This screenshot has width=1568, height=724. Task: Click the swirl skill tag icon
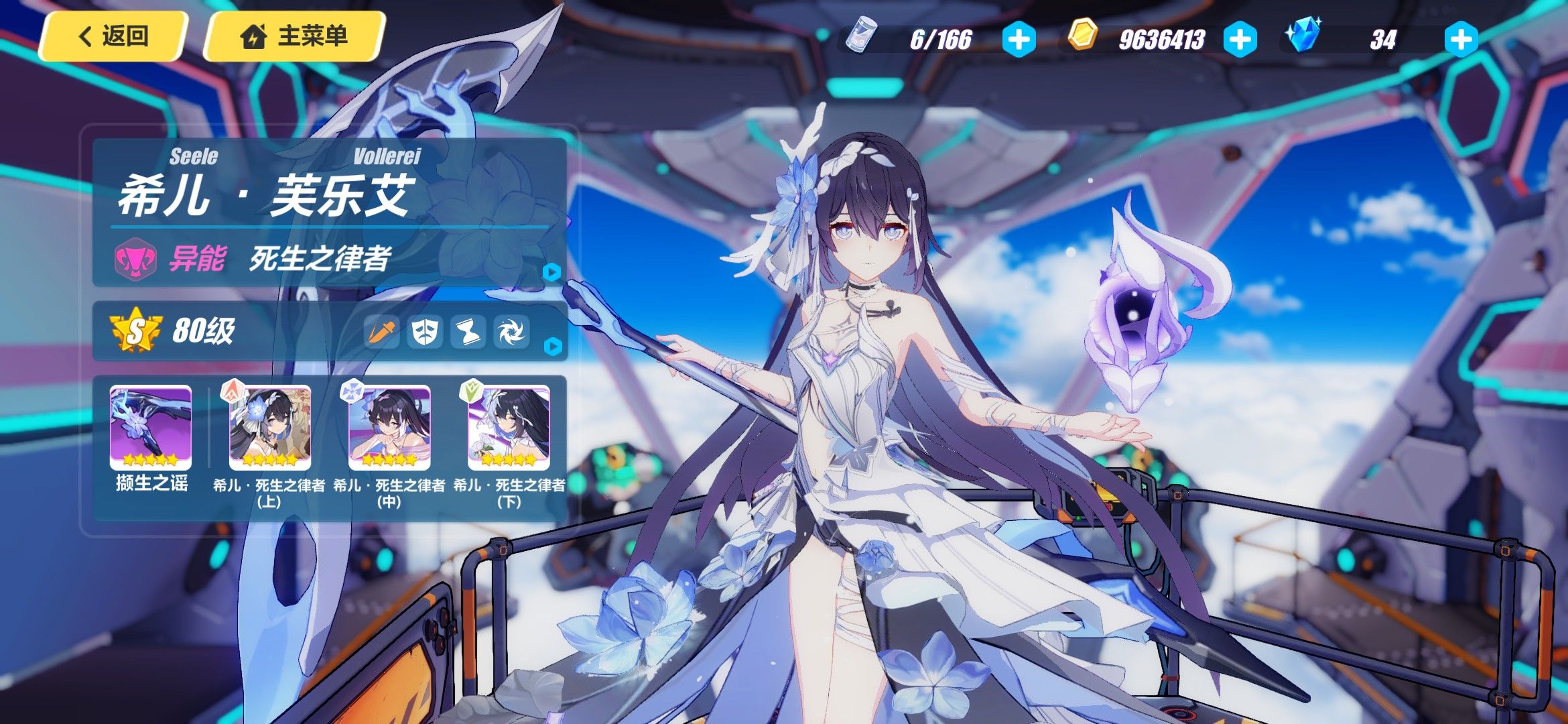tap(511, 331)
